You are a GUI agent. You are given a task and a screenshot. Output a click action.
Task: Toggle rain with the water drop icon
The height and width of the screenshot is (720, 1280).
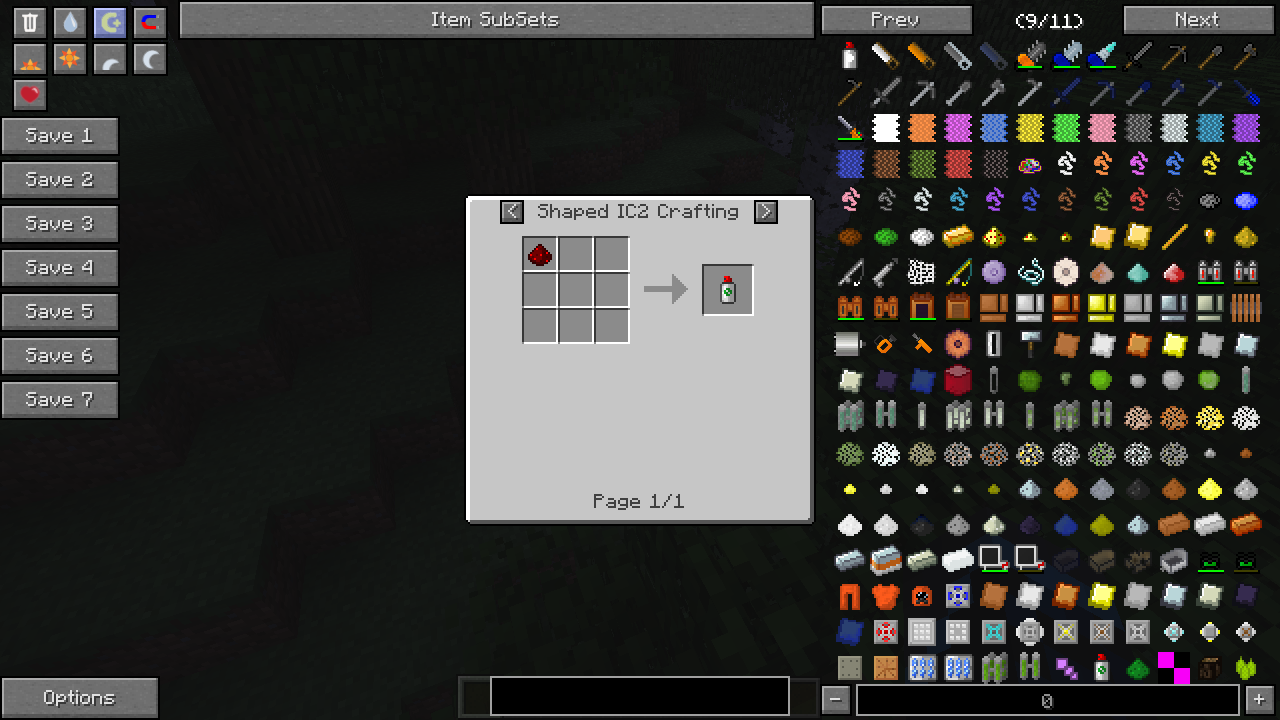click(x=70, y=23)
